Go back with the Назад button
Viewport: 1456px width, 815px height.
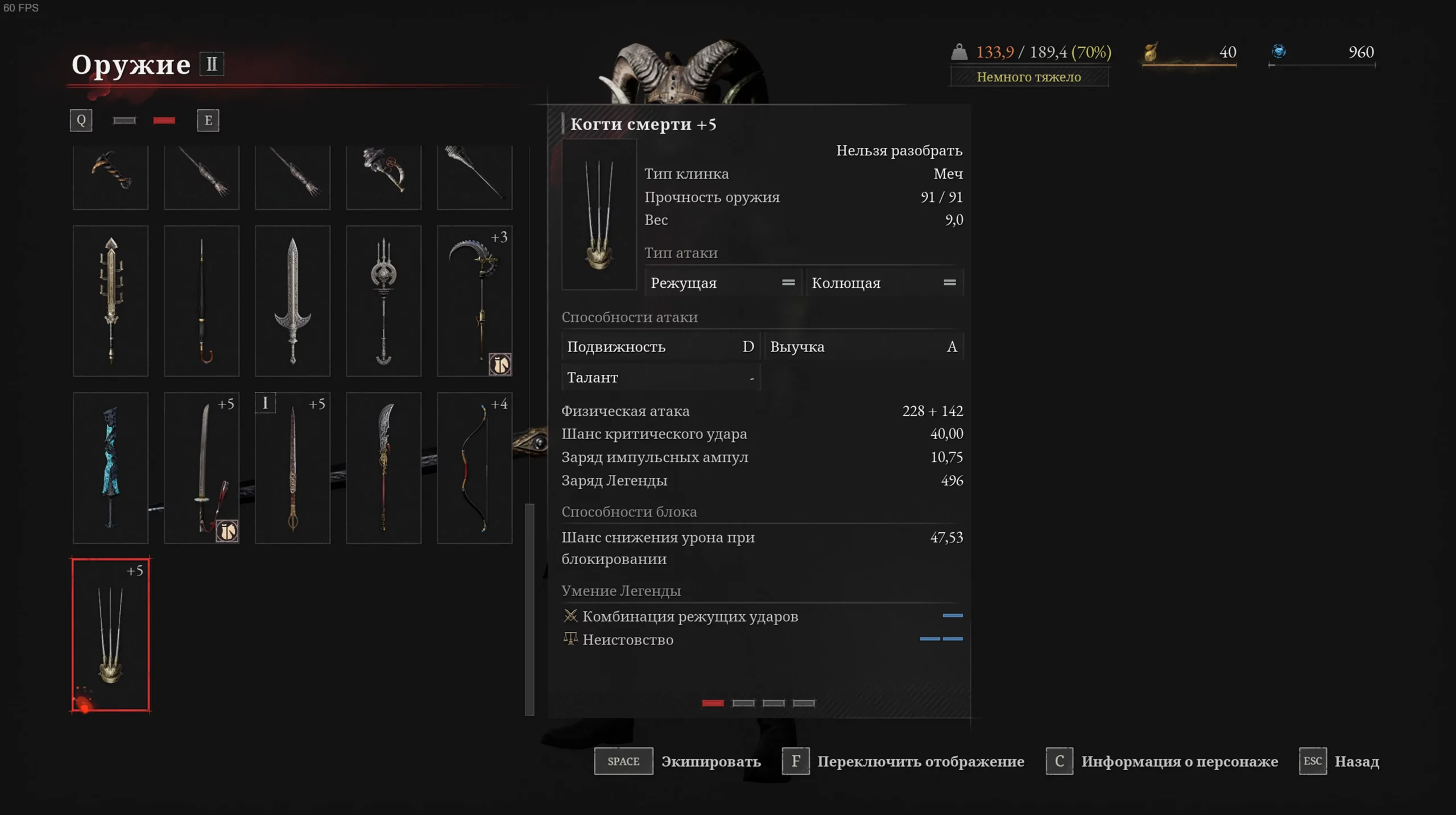(1339, 761)
